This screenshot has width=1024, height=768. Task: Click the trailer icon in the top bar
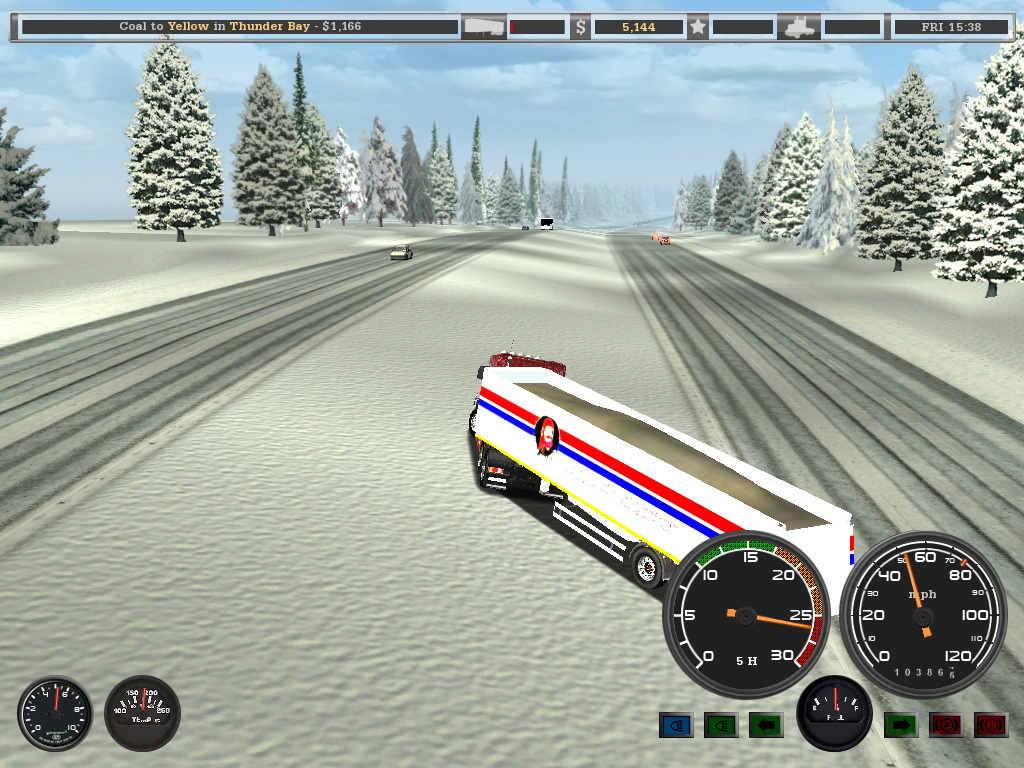coord(483,27)
